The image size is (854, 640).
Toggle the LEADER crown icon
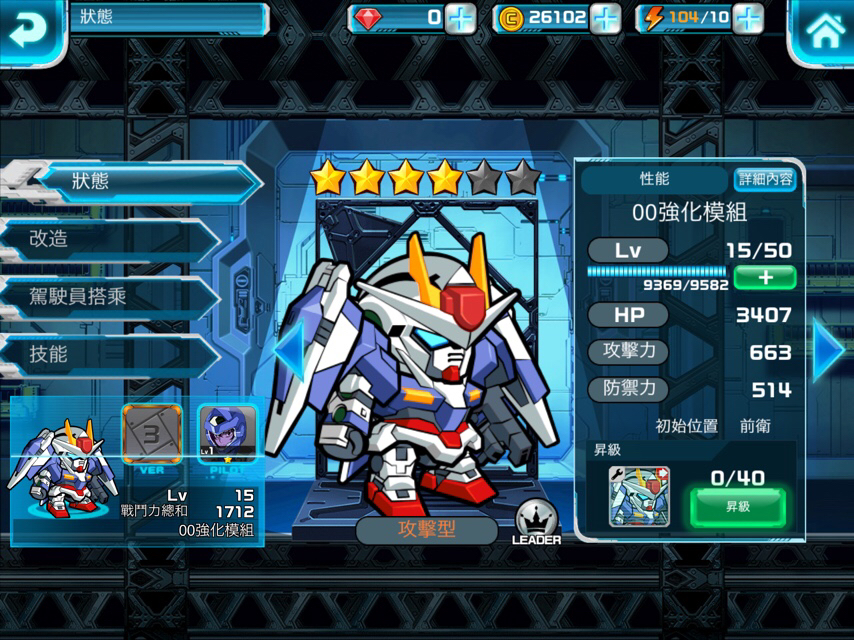pyautogui.click(x=536, y=522)
